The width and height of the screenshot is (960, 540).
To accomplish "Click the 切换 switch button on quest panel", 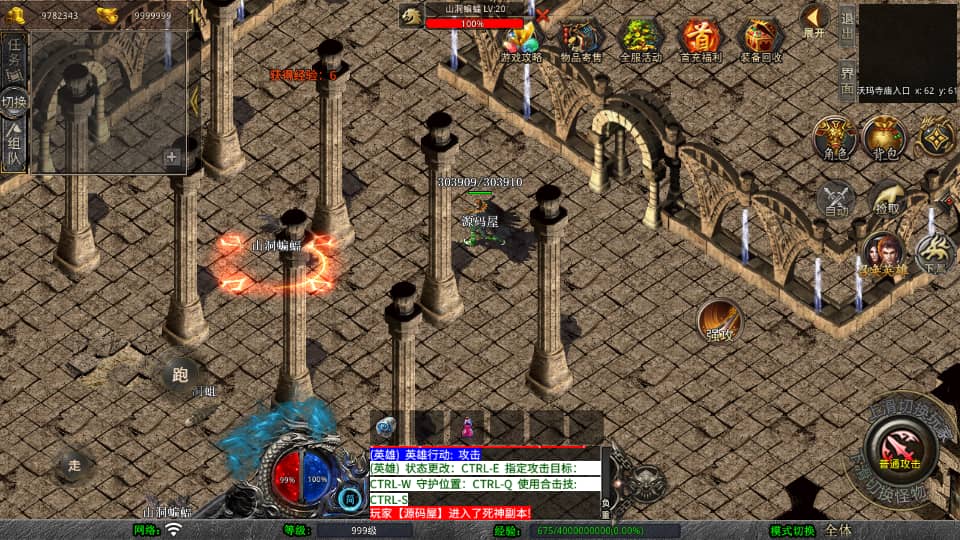I will point(15,102).
